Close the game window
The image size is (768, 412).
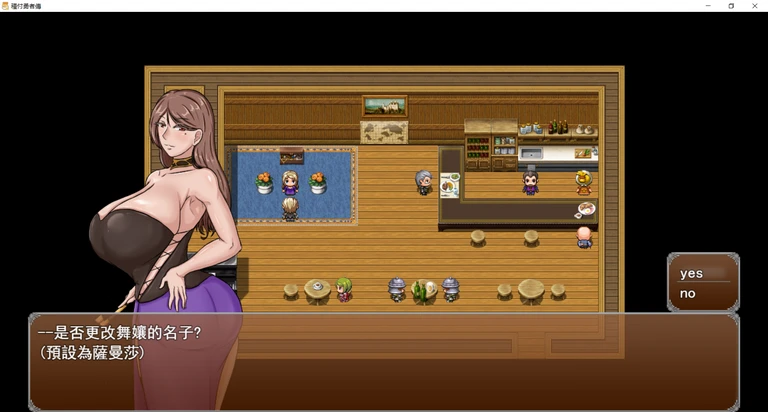point(756,6)
